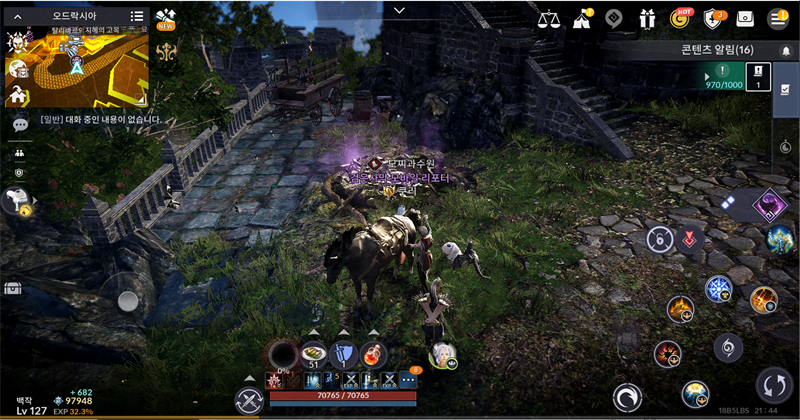This screenshot has width=800, height=420.
Task: Tap the crossed swords auto-combat button
Action: tap(248, 400)
